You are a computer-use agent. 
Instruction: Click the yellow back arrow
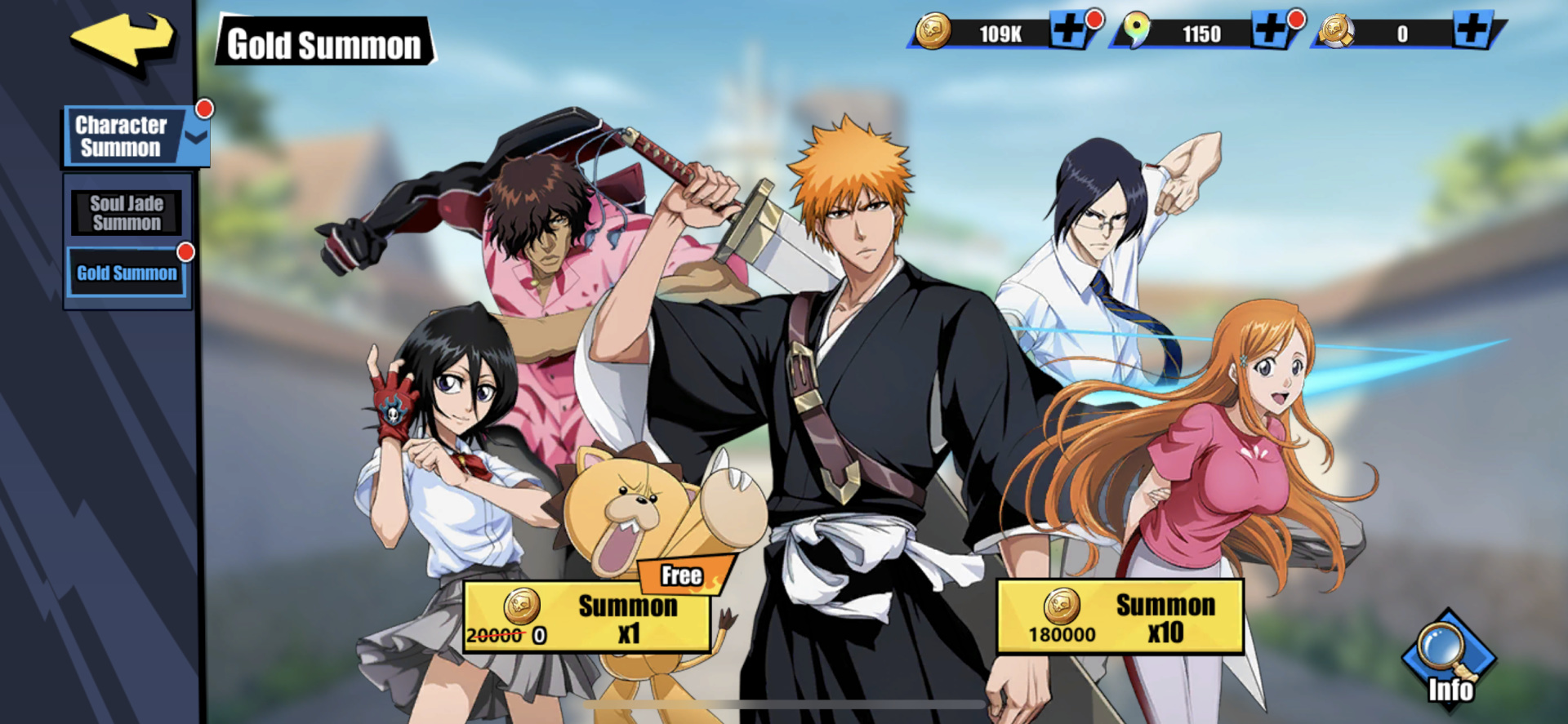121,41
